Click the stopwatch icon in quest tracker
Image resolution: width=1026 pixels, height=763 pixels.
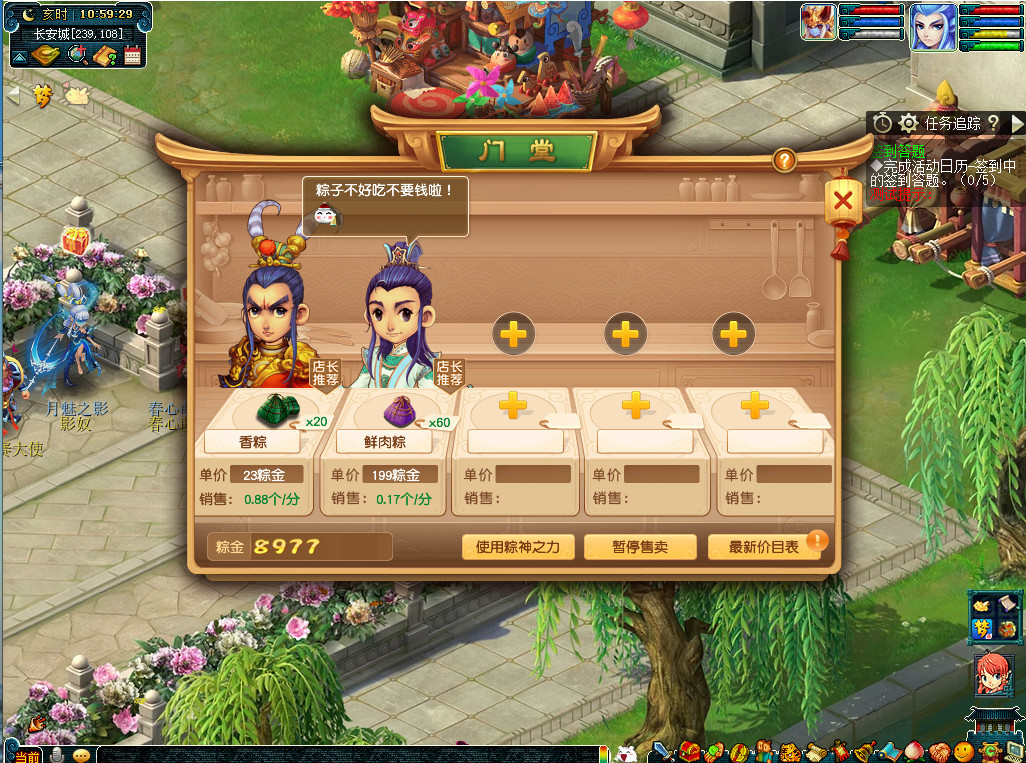pos(882,123)
